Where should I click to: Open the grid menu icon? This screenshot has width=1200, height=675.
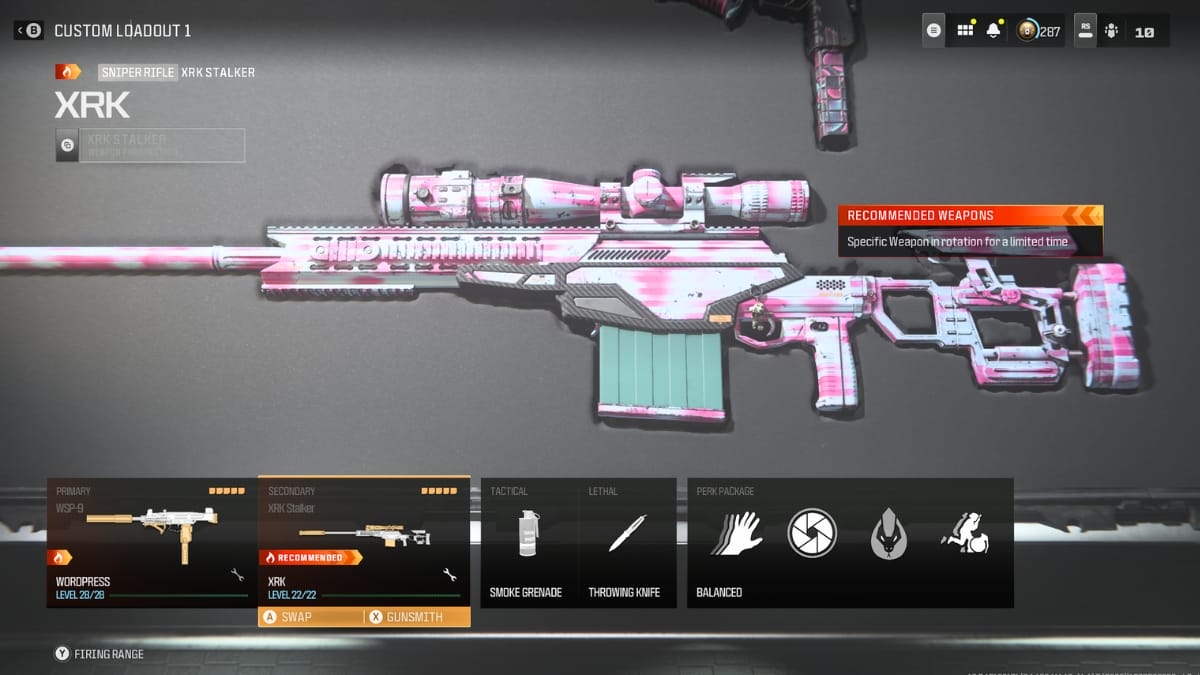tap(965, 31)
